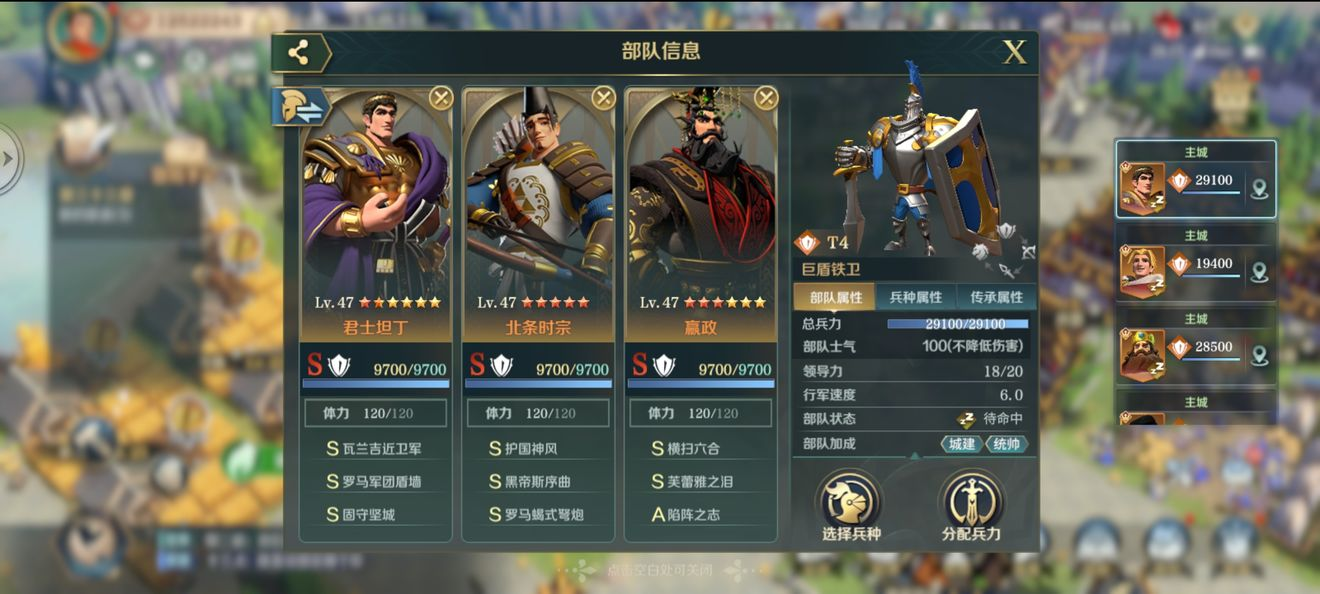Screen dimensions: 1320x594
Task: Switch to the 传承属性 tab
Action: click(x=996, y=297)
